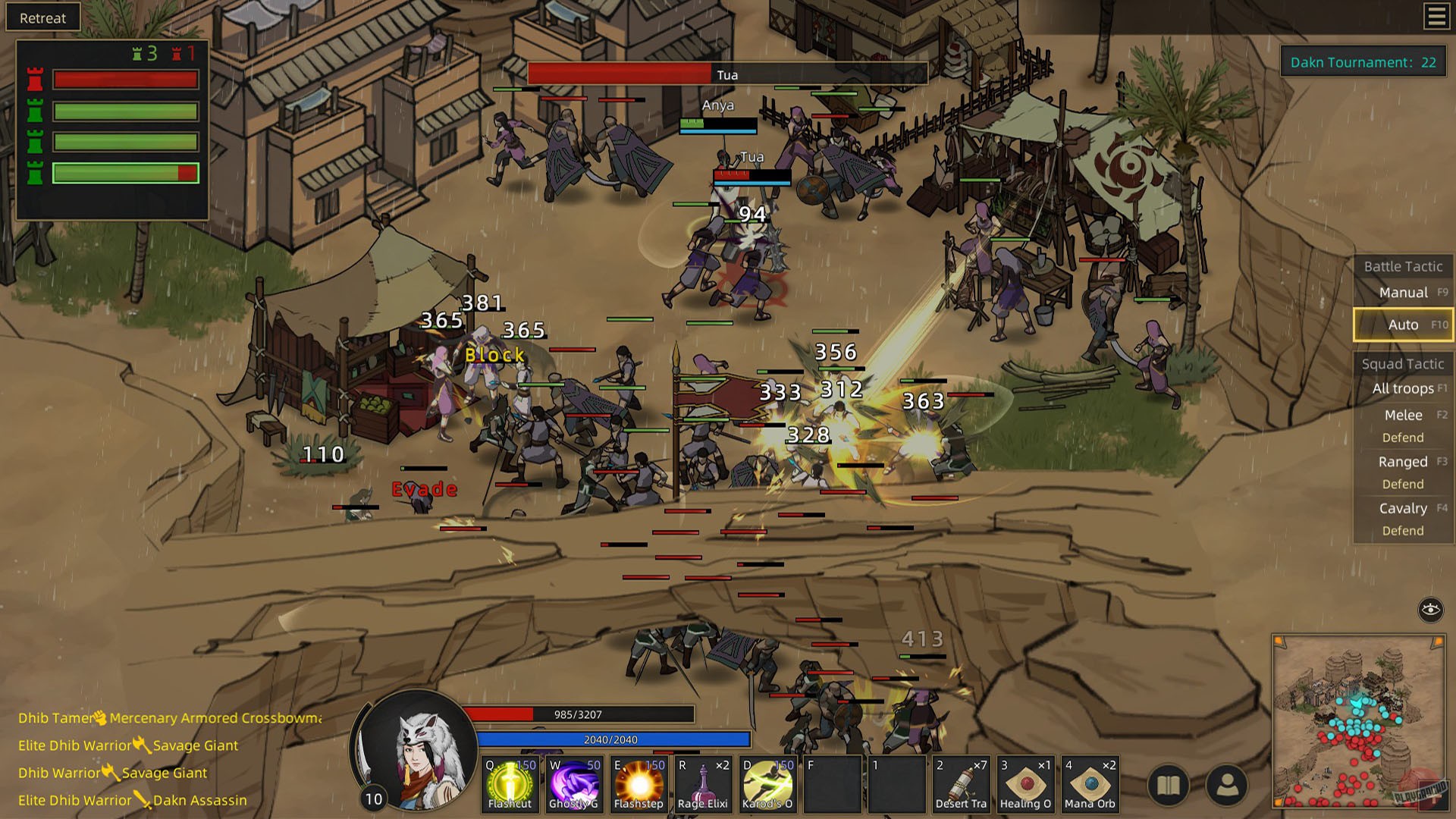This screenshot has width=1456, height=819.
Task: Open the hamburger menu top right
Action: pos(1436,17)
